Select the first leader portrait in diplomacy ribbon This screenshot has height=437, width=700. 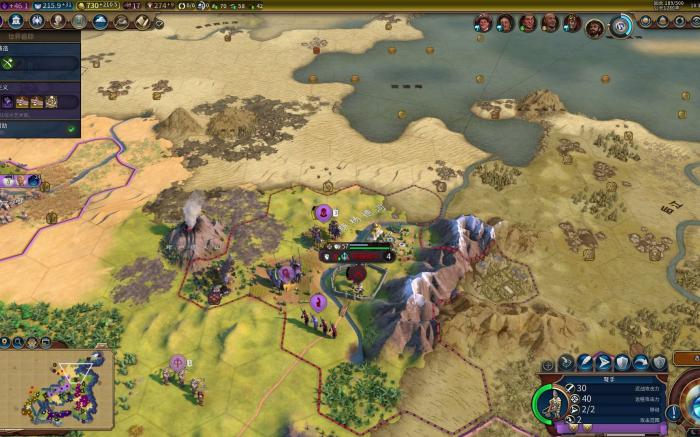coord(484,22)
